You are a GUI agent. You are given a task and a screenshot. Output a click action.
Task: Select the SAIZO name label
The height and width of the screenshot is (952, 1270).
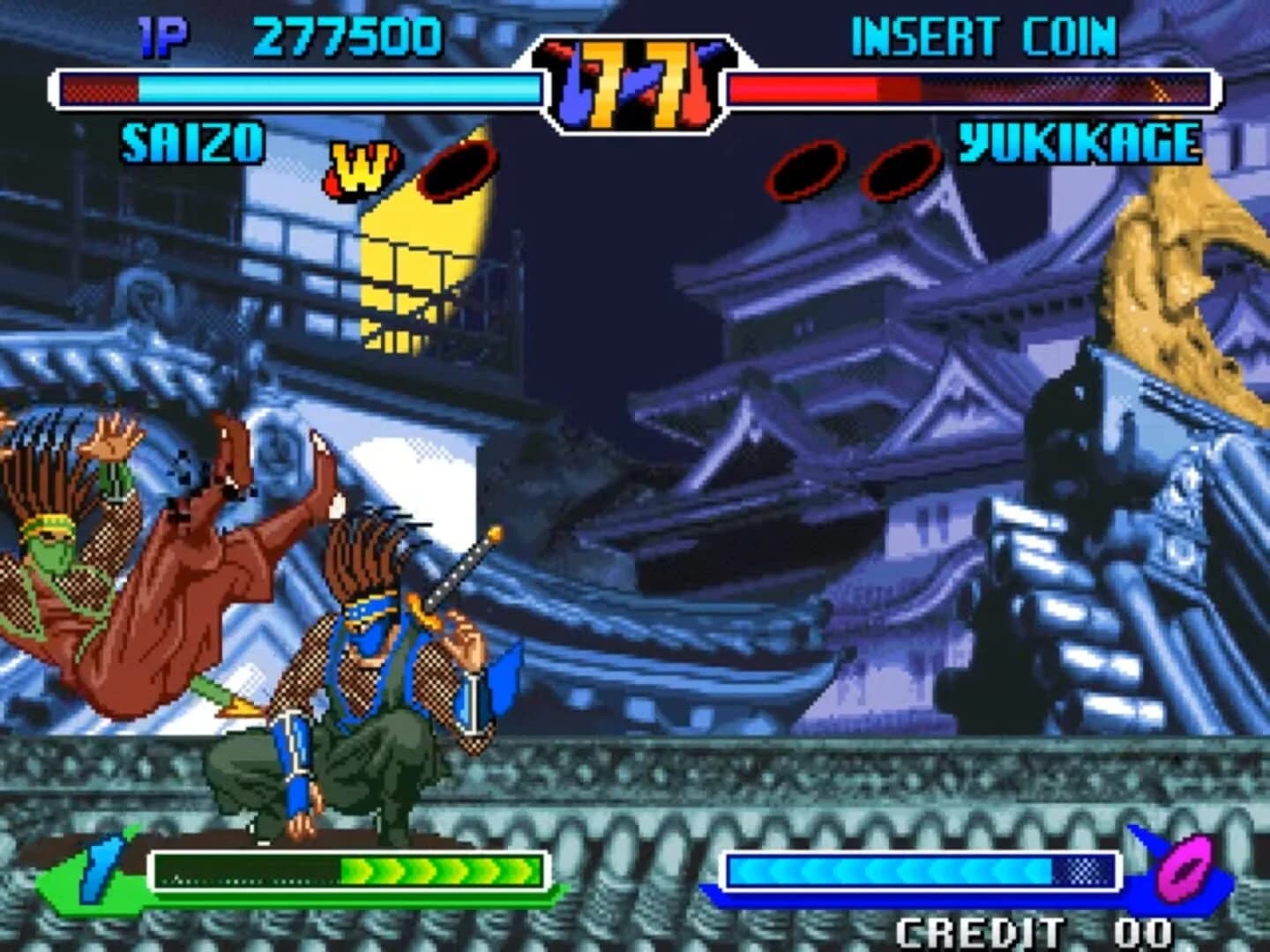(x=192, y=141)
